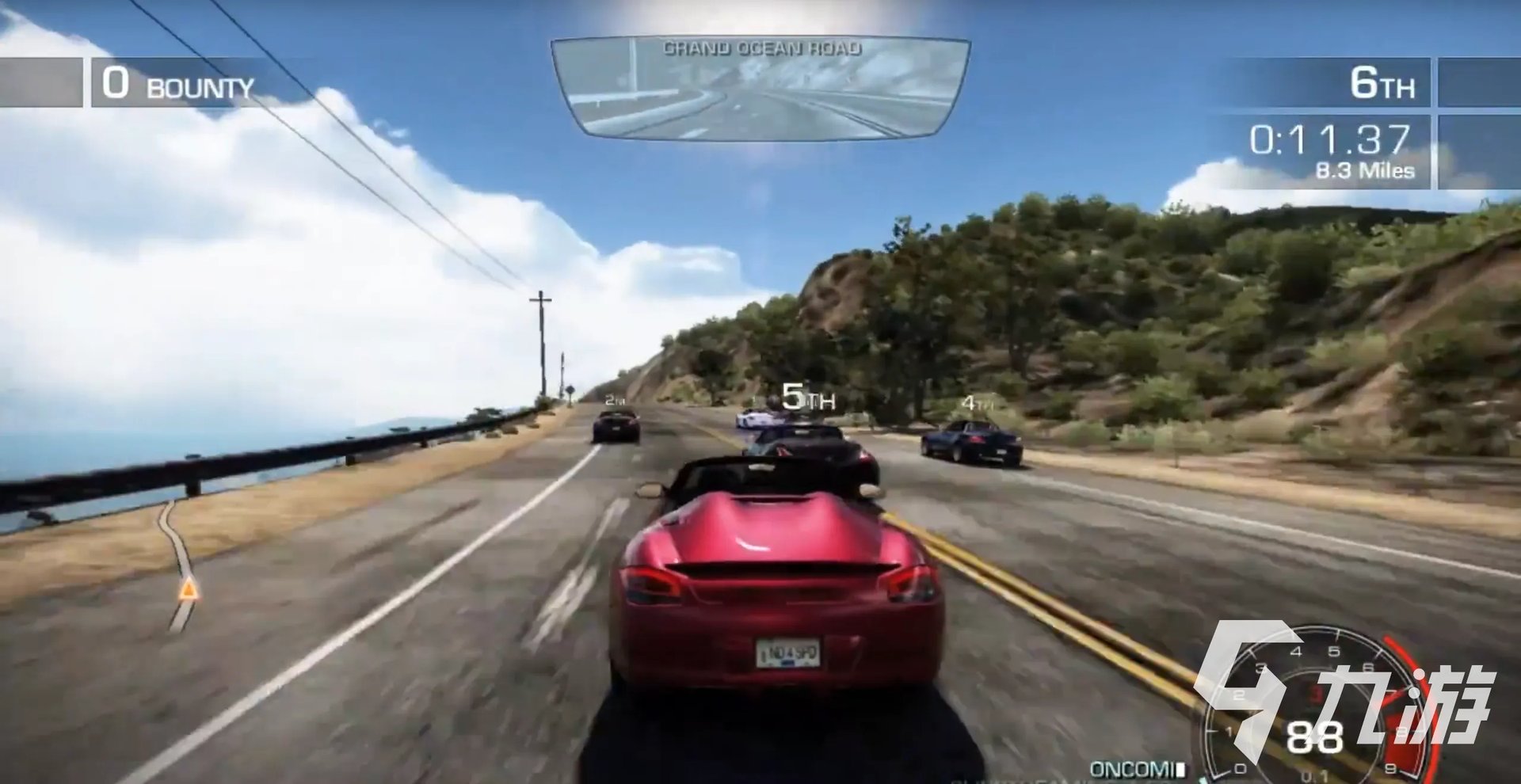Click the rear-view mirror display
The height and width of the screenshot is (784, 1521).
tap(760, 88)
